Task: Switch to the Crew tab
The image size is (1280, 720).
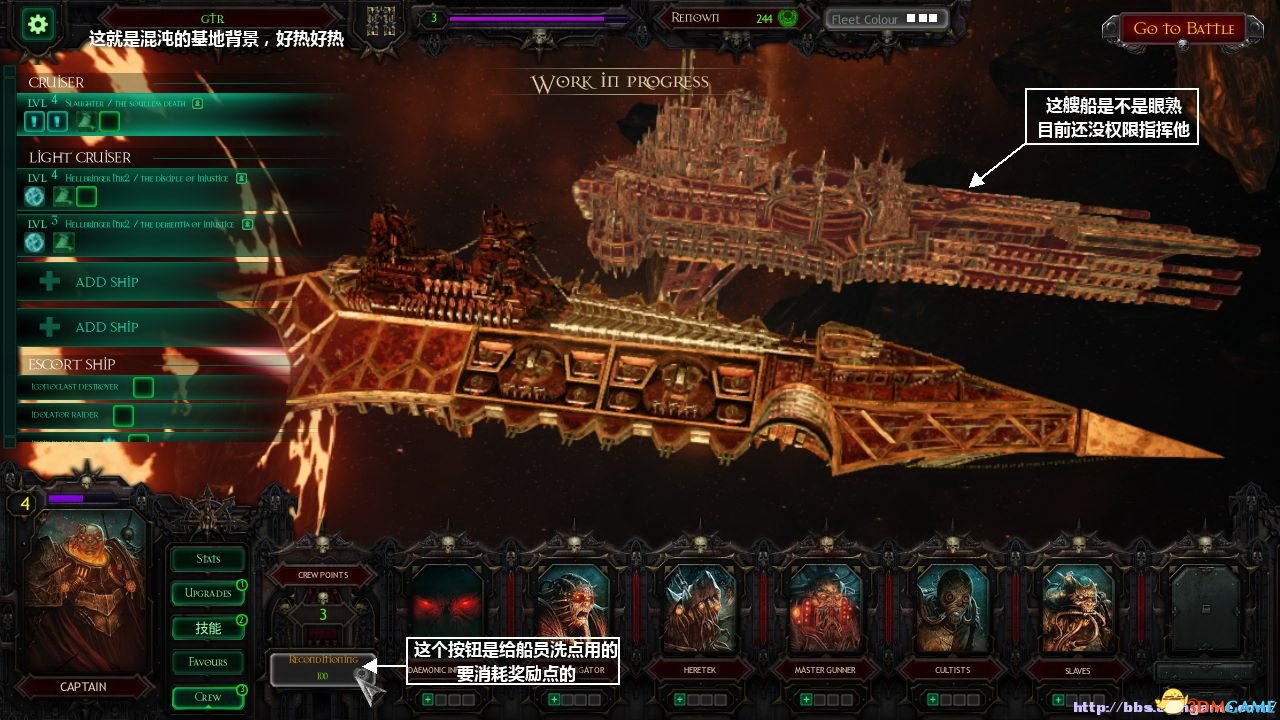Action: click(208, 697)
